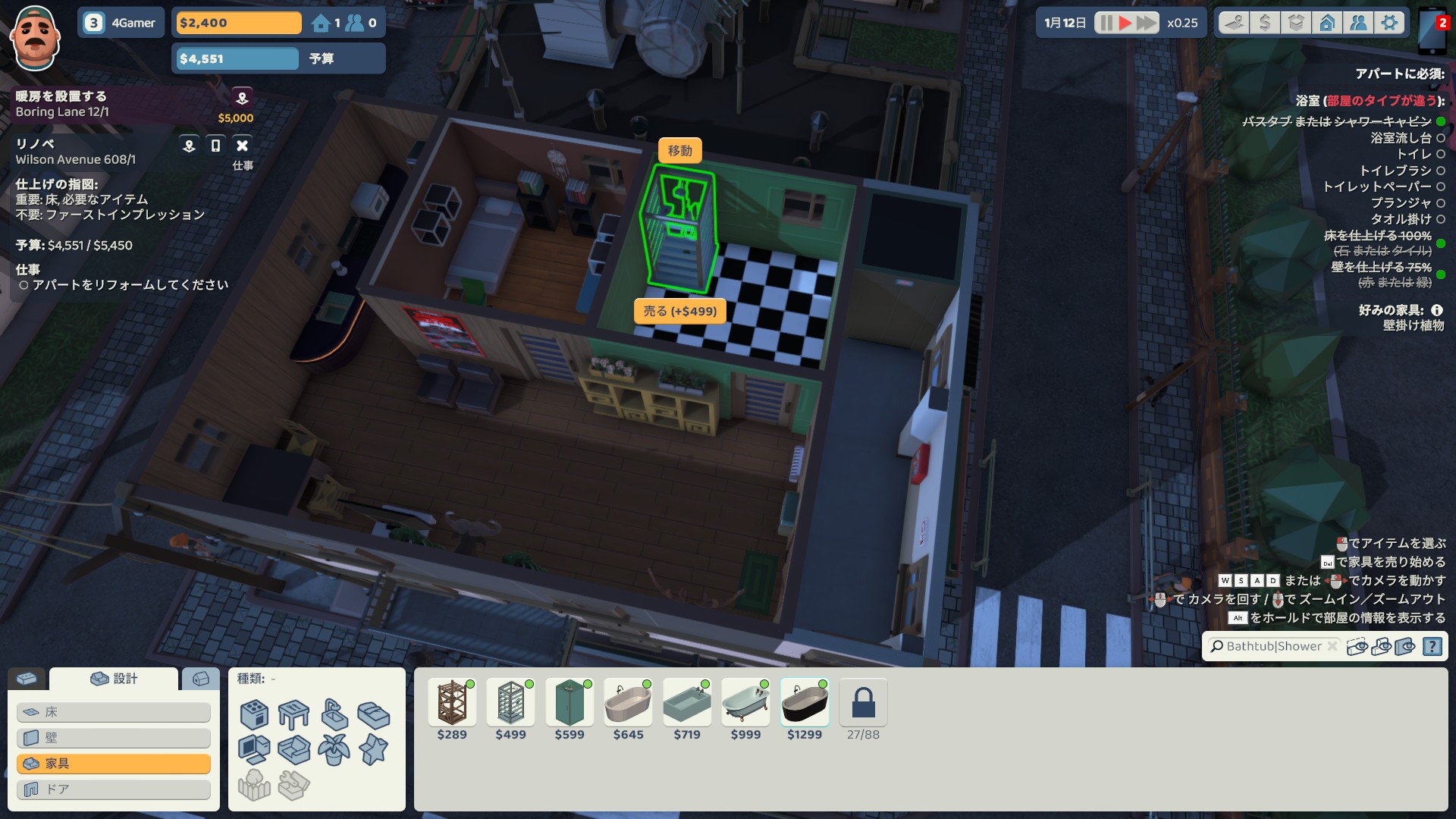Filter furniture by potted plant type
The width and height of the screenshot is (1456, 819).
coord(334,750)
